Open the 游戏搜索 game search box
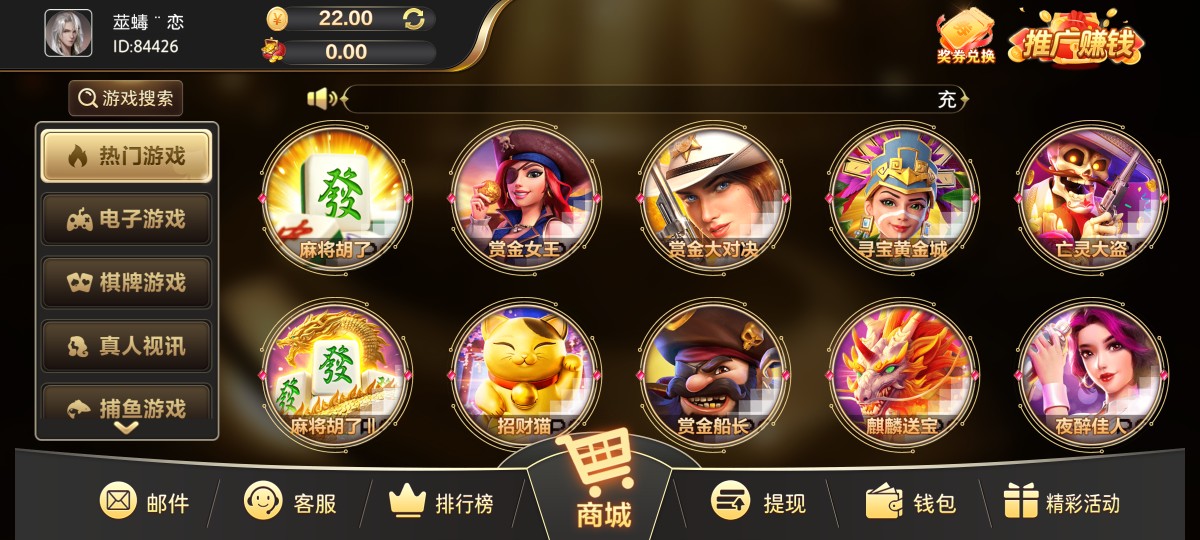Screen dimensions: 1200x540 [126, 98]
